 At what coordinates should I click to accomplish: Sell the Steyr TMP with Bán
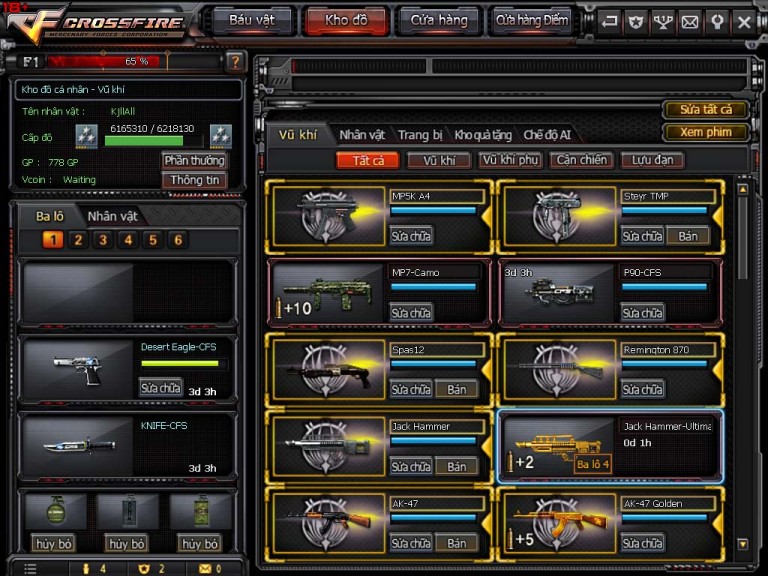688,236
